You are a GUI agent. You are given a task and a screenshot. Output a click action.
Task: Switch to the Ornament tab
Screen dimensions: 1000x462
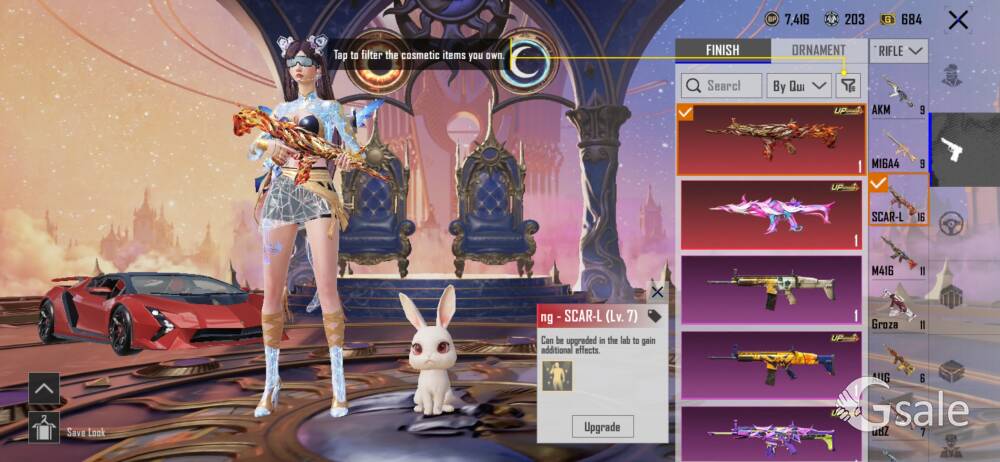coord(818,50)
